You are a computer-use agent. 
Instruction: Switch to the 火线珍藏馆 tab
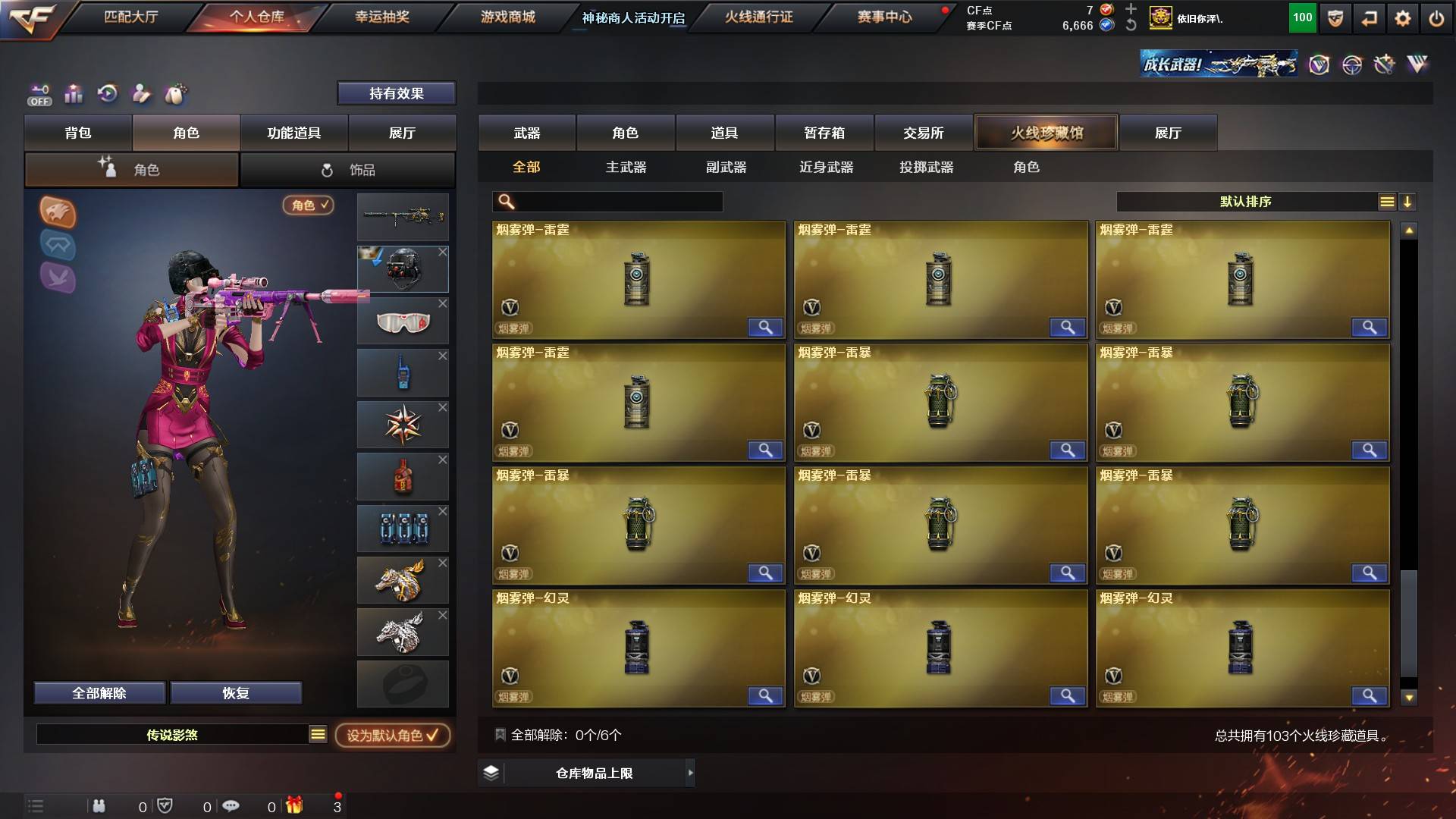click(1046, 132)
